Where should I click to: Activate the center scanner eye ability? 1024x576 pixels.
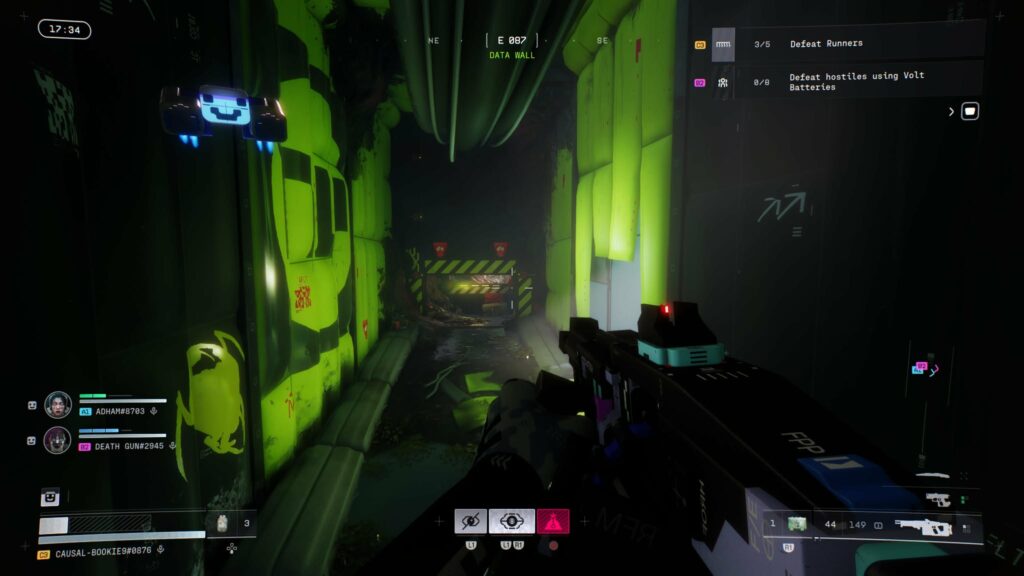(x=511, y=521)
